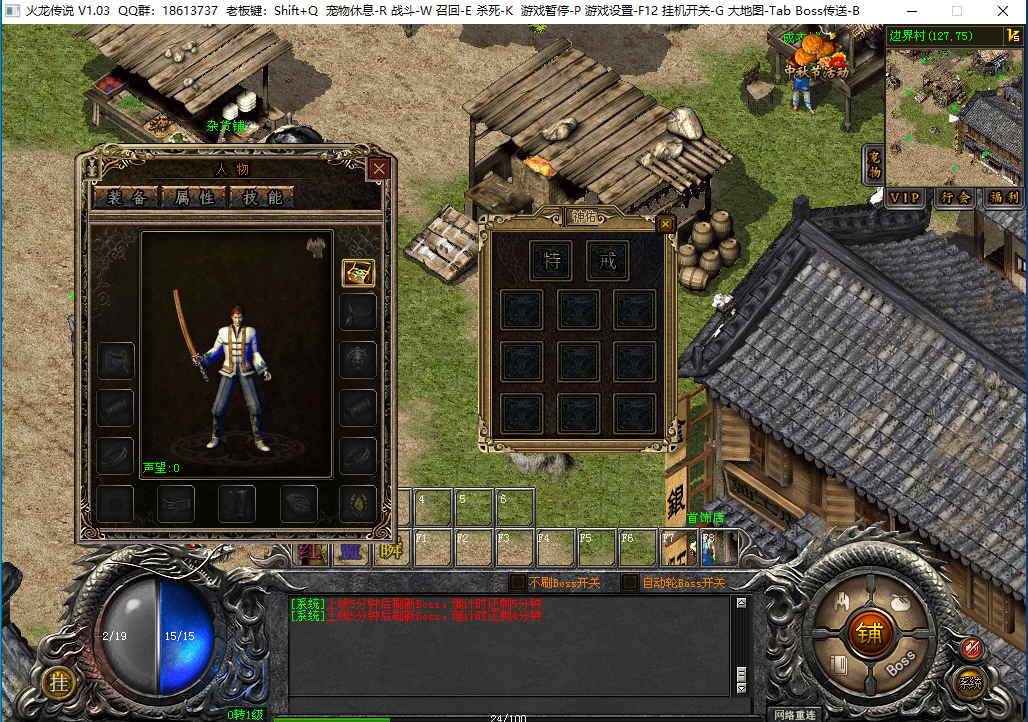Open the 宠物 pet panel
Image resolution: width=1028 pixels, height=722 pixels.
pos(874,165)
